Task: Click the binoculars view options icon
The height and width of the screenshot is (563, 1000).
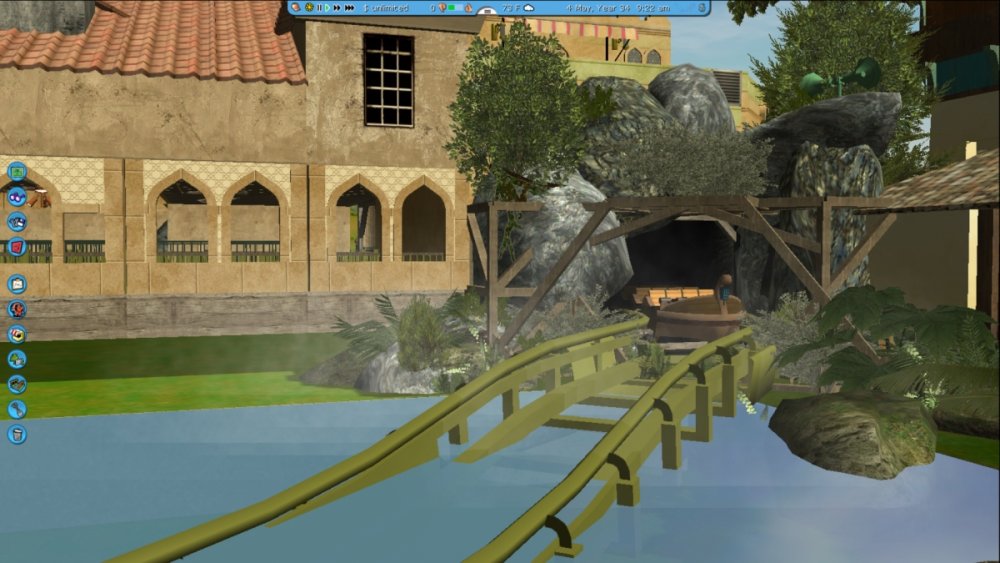Action: point(17,196)
